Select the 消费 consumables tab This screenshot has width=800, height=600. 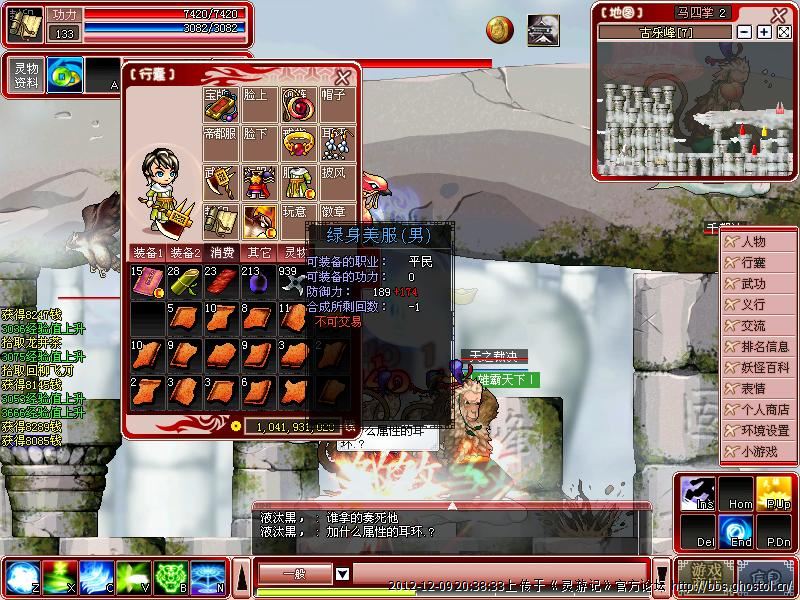[222, 253]
